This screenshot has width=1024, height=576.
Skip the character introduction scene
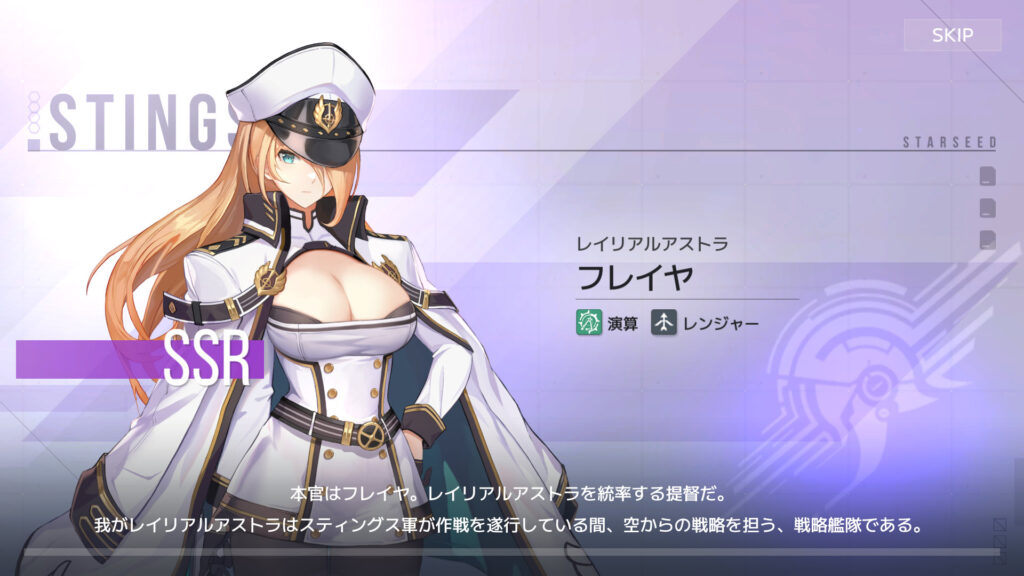pyautogui.click(x=952, y=36)
